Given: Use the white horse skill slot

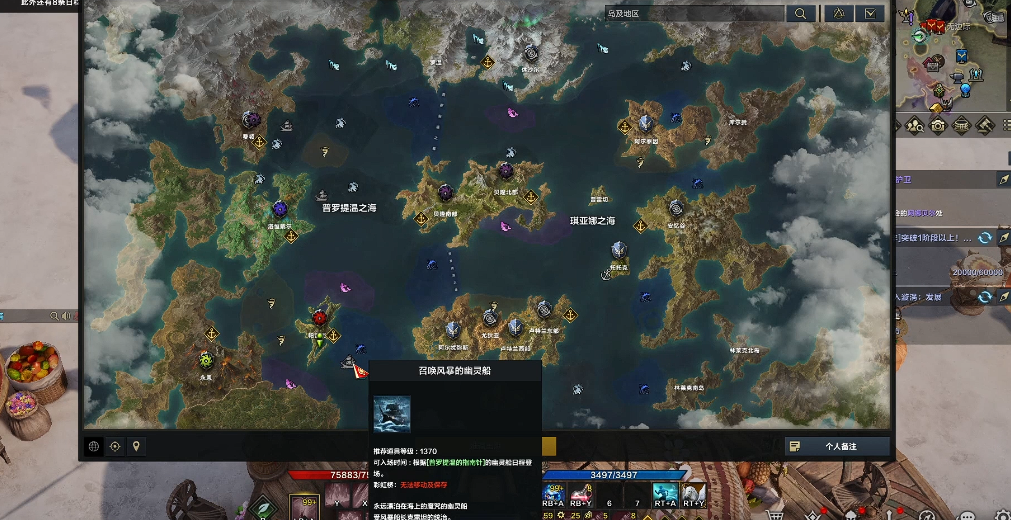Looking at the screenshot, I should pos(693,494).
